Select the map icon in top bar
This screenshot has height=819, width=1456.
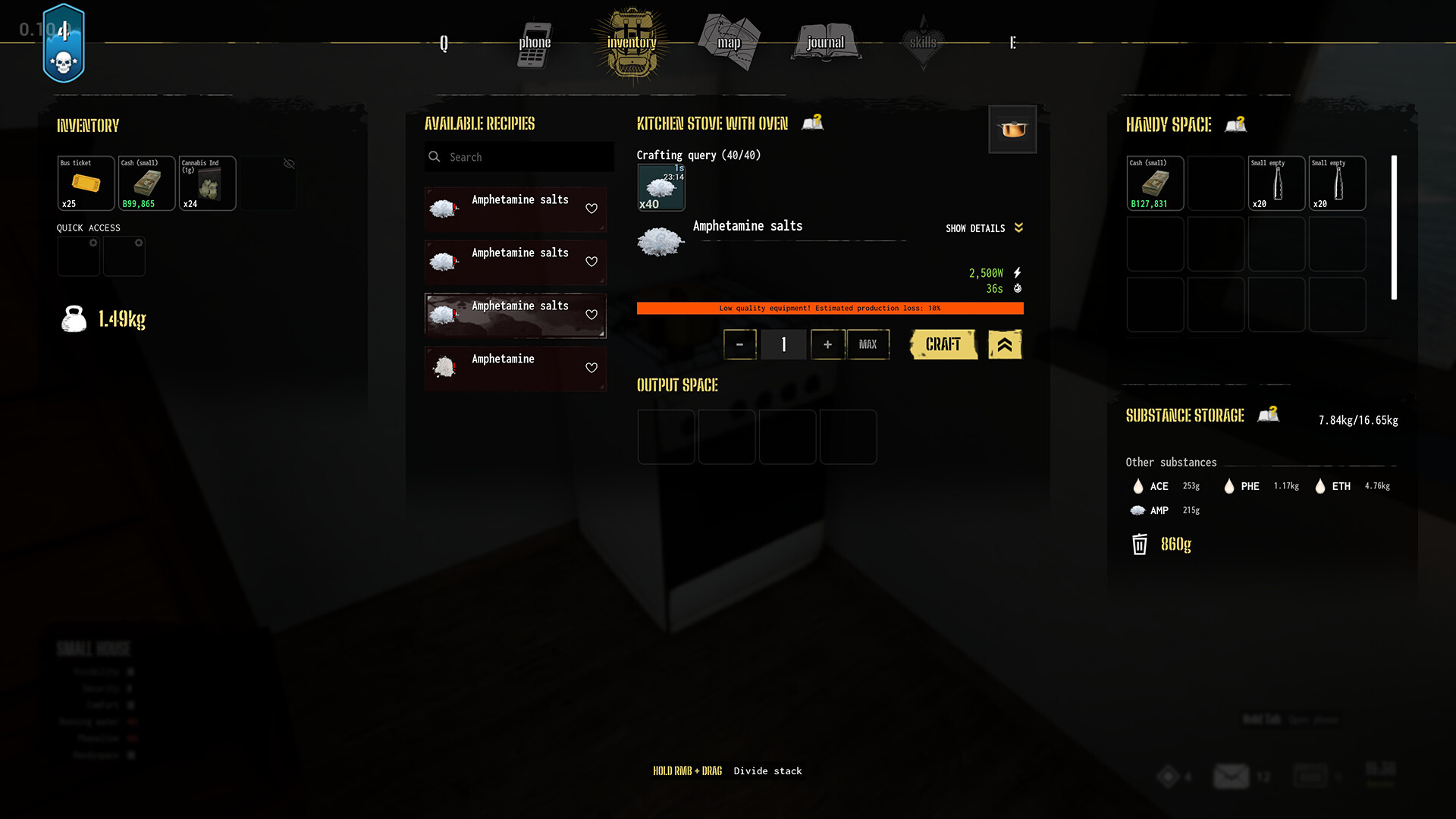[728, 42]
